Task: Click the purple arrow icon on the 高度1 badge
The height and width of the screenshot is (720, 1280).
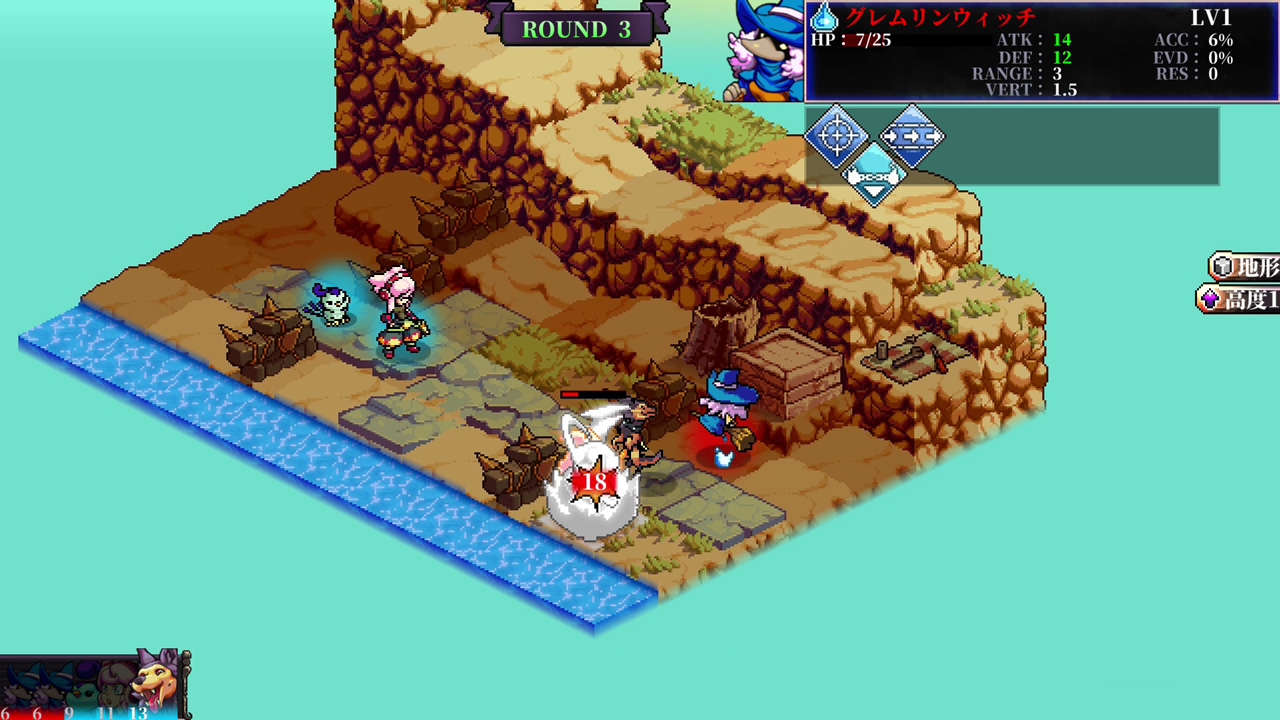Action: (x=1212, y=301)
